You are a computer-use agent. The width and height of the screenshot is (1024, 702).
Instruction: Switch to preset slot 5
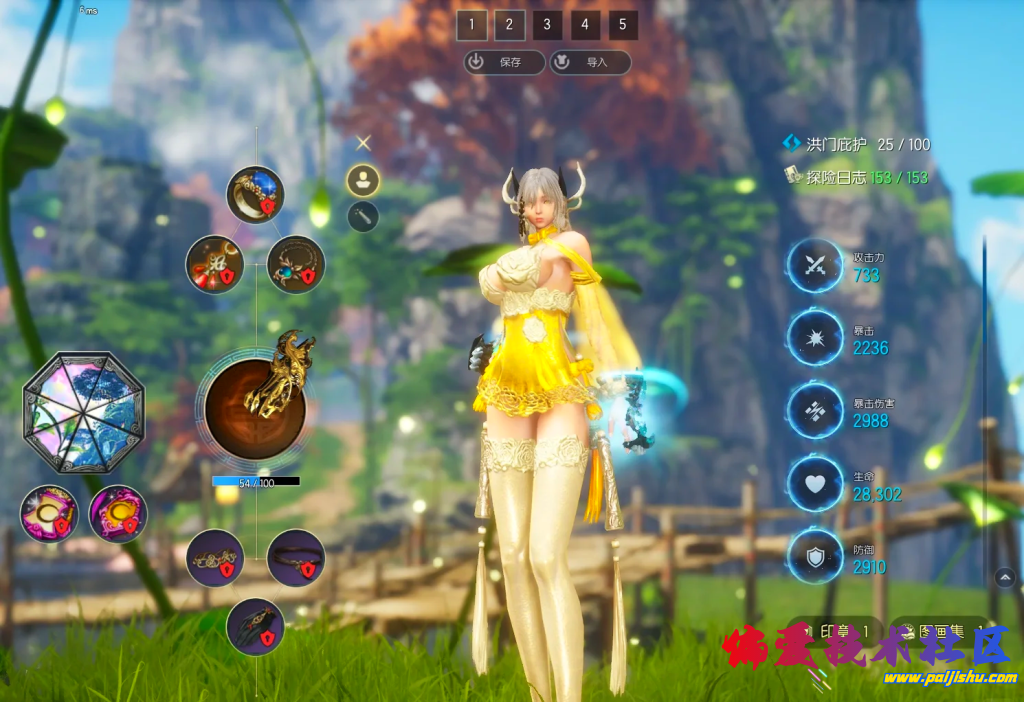[623, 25]
